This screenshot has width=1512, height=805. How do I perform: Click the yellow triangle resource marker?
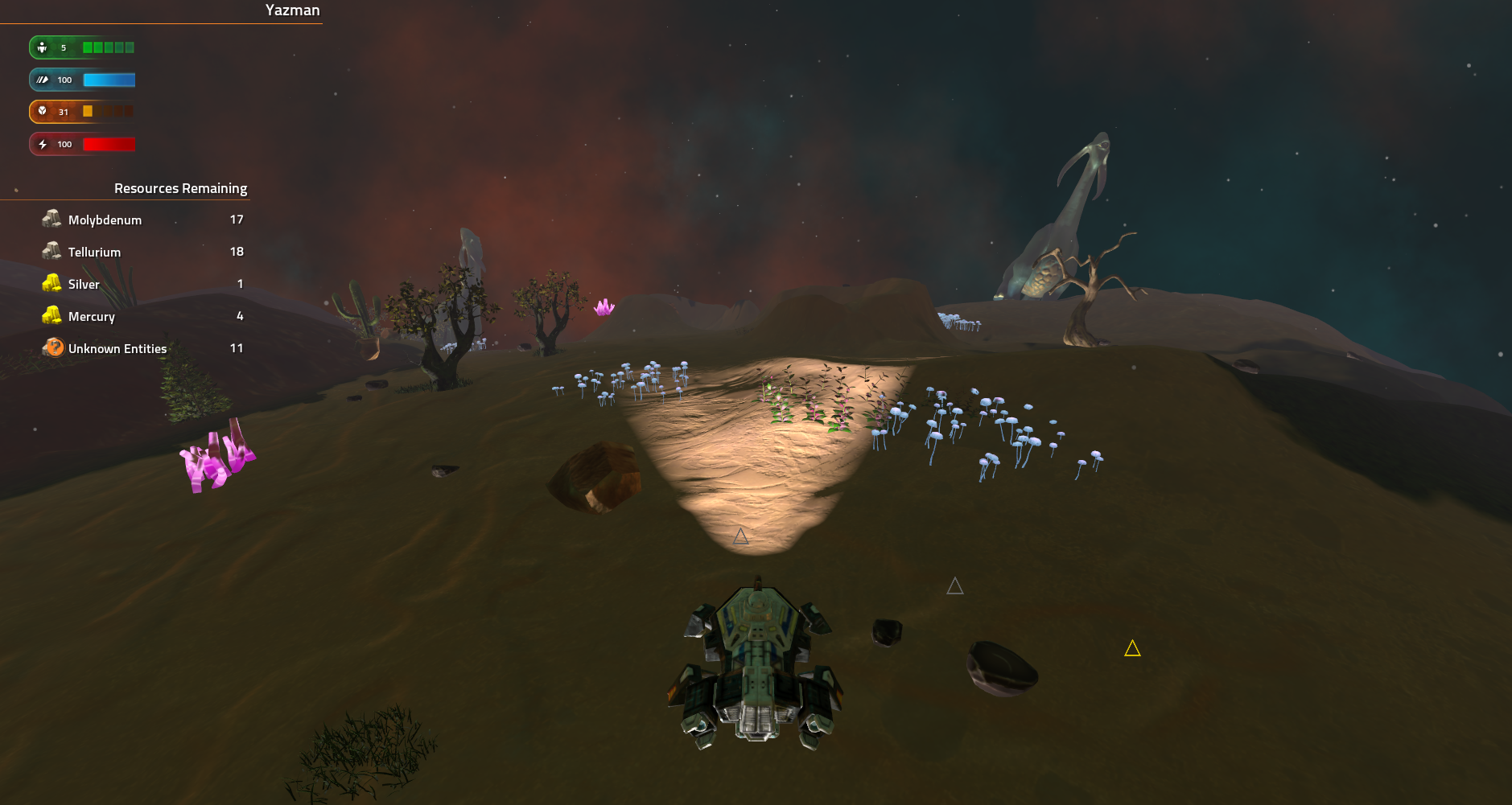1132,648
